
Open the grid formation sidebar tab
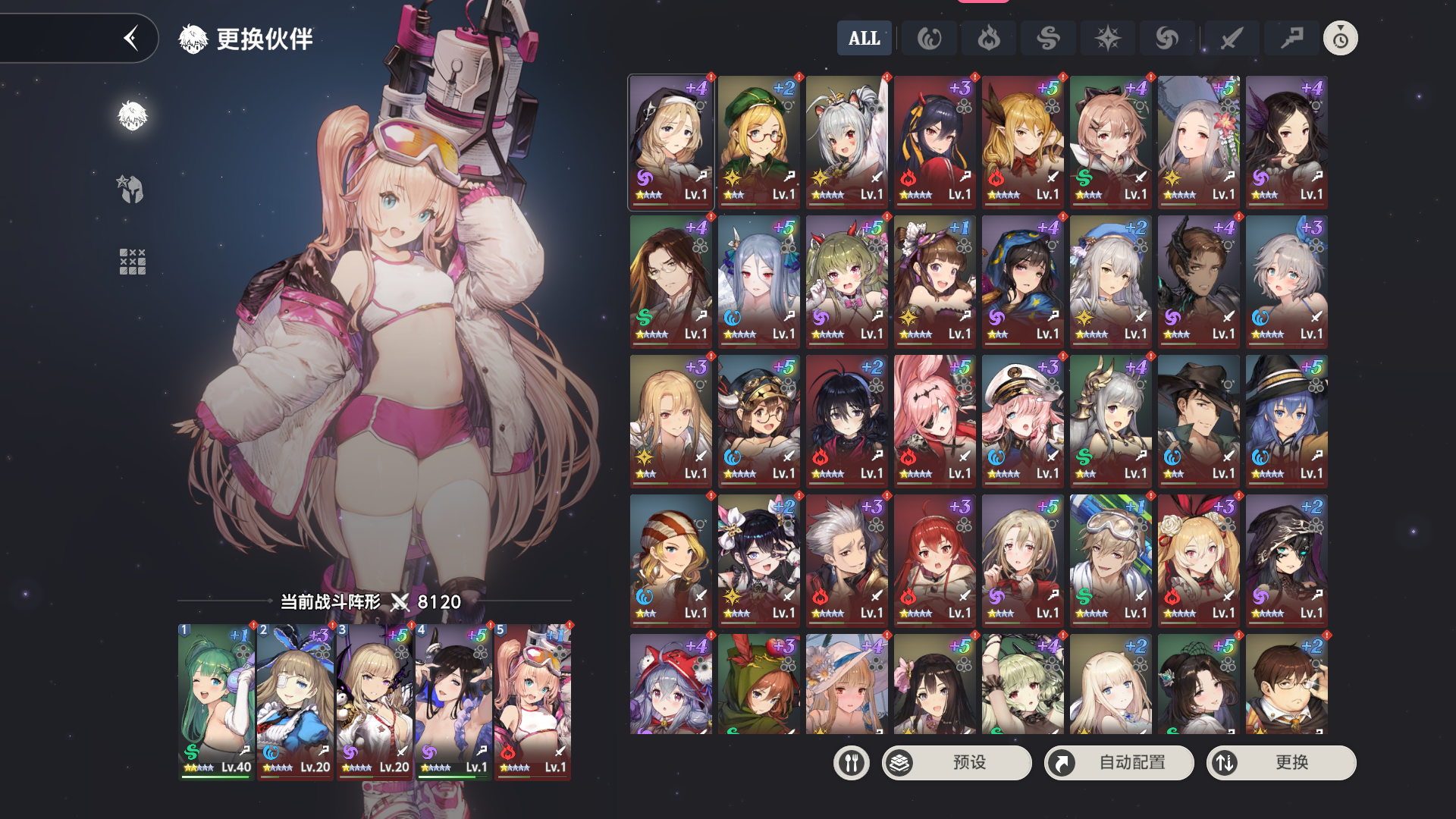pos(132,261)
